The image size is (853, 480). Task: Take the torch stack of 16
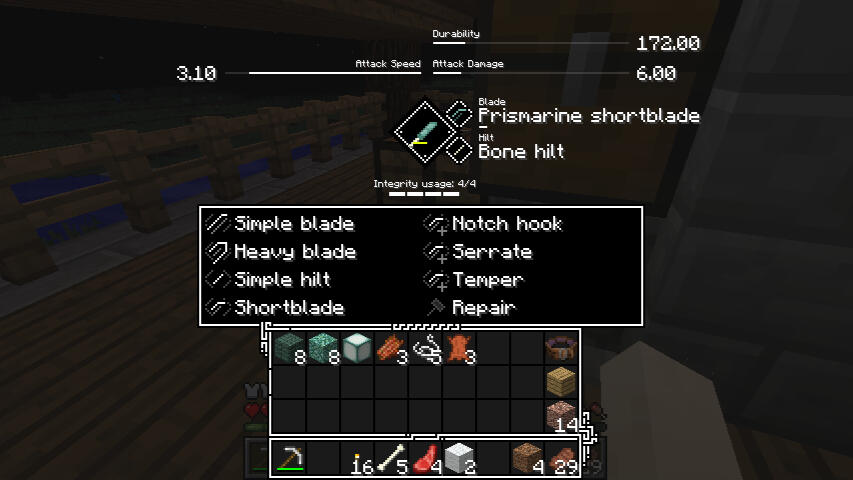(358, 459)
